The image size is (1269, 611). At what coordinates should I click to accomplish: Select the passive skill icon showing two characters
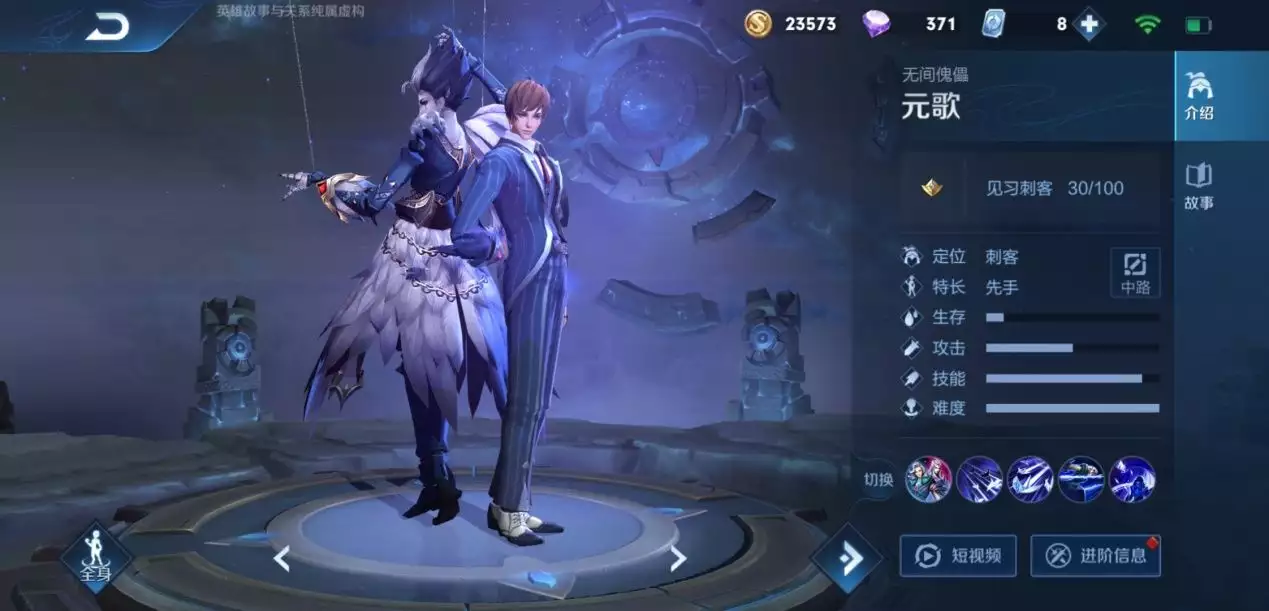[929, 479]
